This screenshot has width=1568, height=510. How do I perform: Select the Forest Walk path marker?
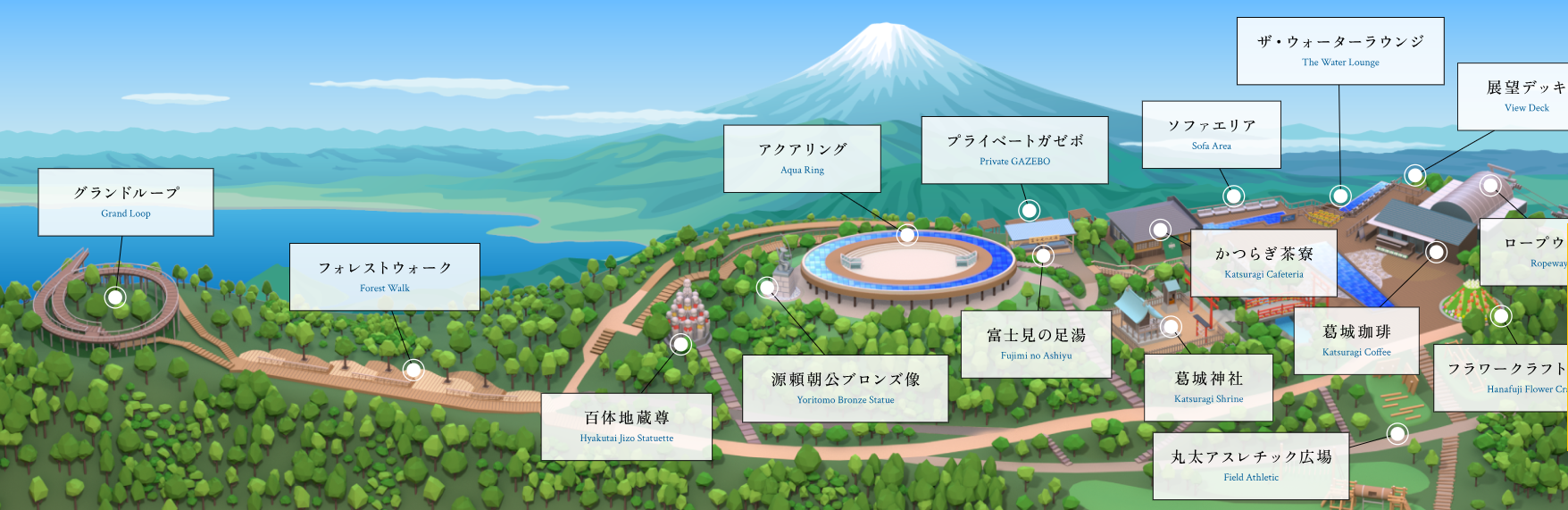pyautogui.click(x=413, y=369)
